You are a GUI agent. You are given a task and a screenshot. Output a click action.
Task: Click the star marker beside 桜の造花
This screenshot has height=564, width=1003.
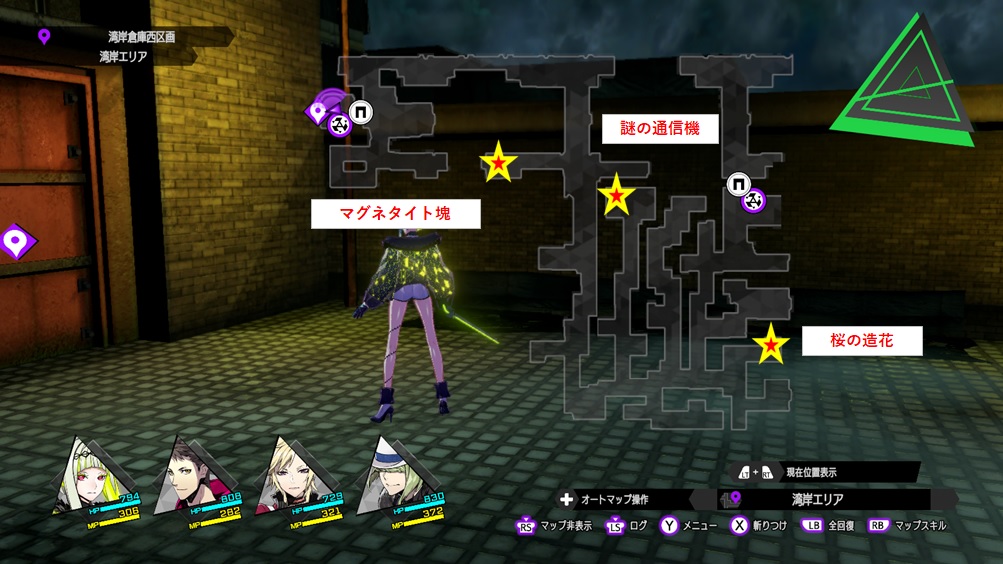(x=771, y=344)
